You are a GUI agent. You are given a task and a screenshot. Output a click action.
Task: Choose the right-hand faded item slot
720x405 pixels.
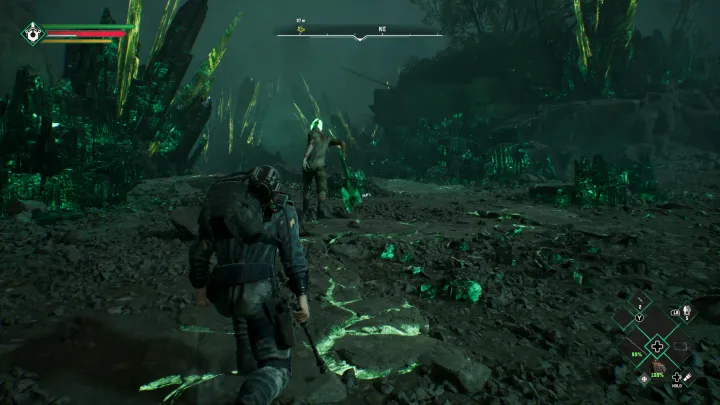coord(680,348)
